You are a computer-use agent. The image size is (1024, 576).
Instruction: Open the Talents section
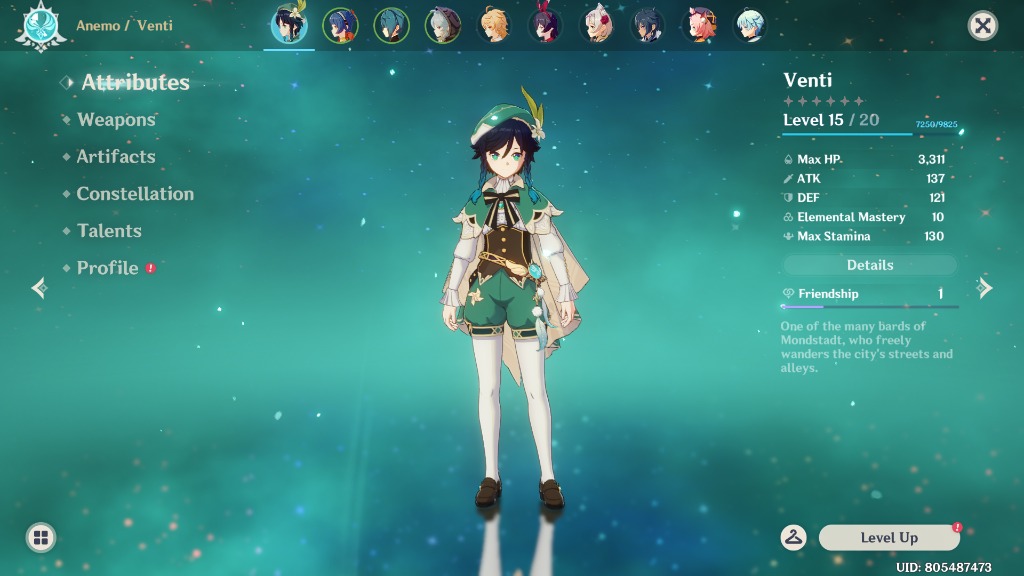click(x=109, y=231)
